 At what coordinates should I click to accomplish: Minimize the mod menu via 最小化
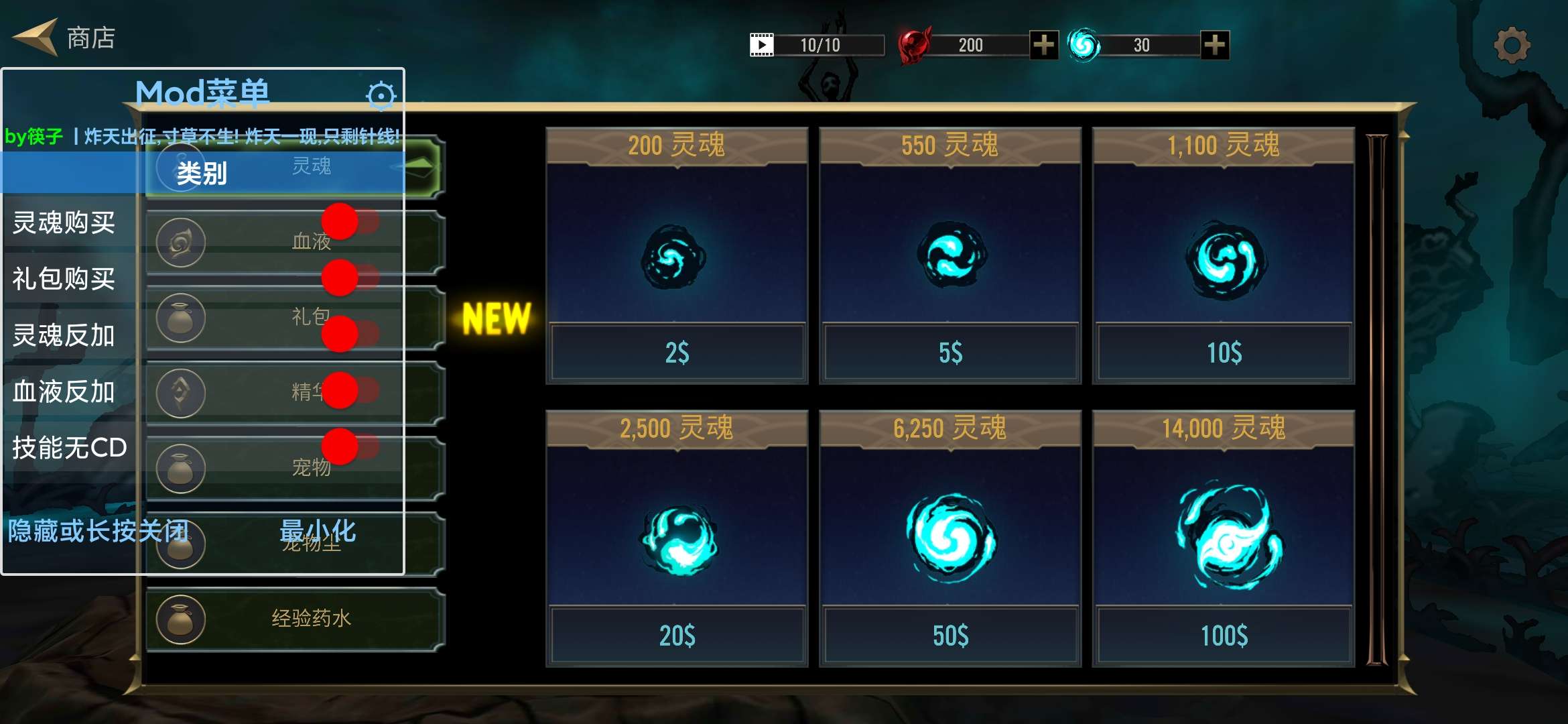(318, 534)
